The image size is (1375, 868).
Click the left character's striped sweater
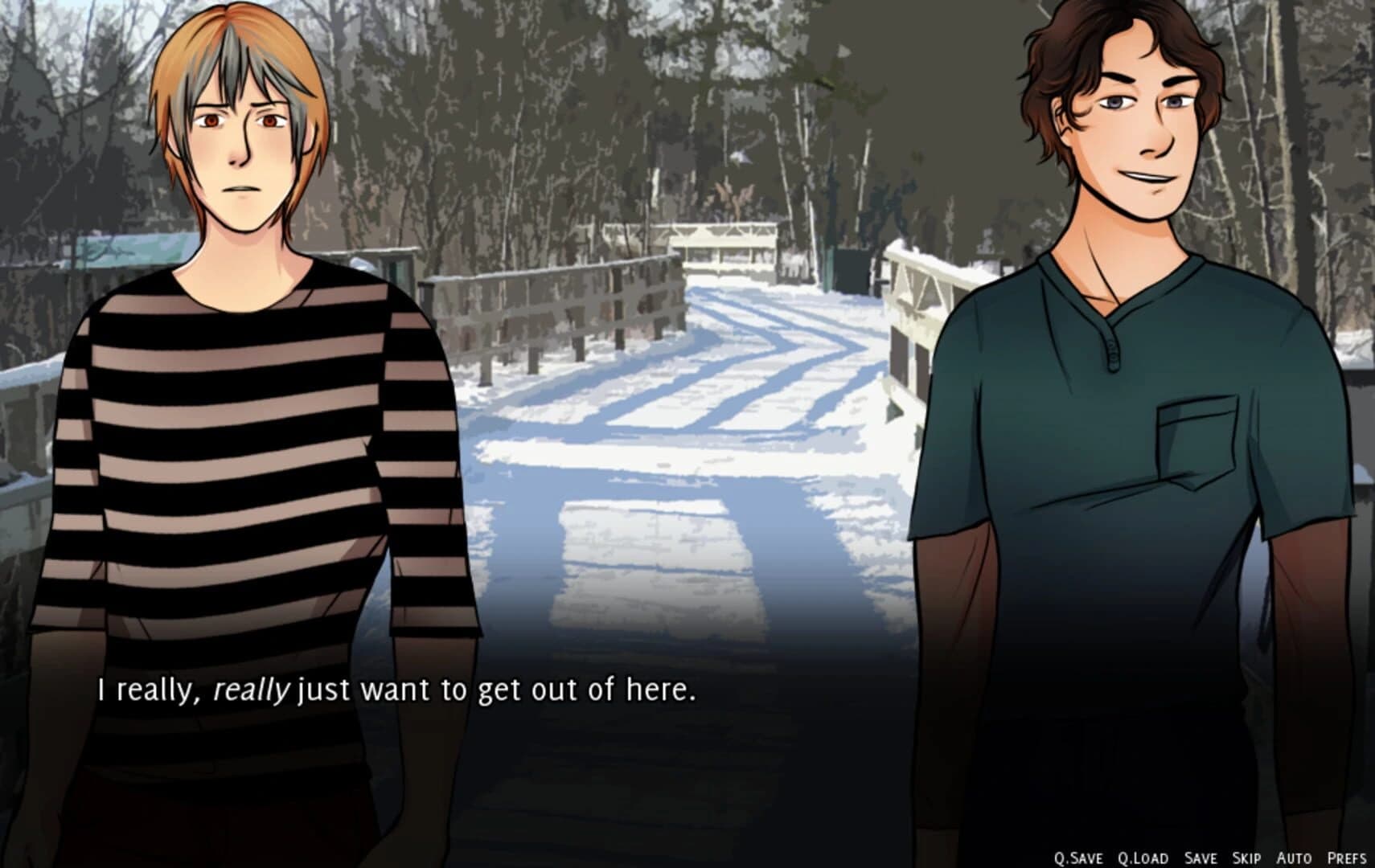[241, 442]
